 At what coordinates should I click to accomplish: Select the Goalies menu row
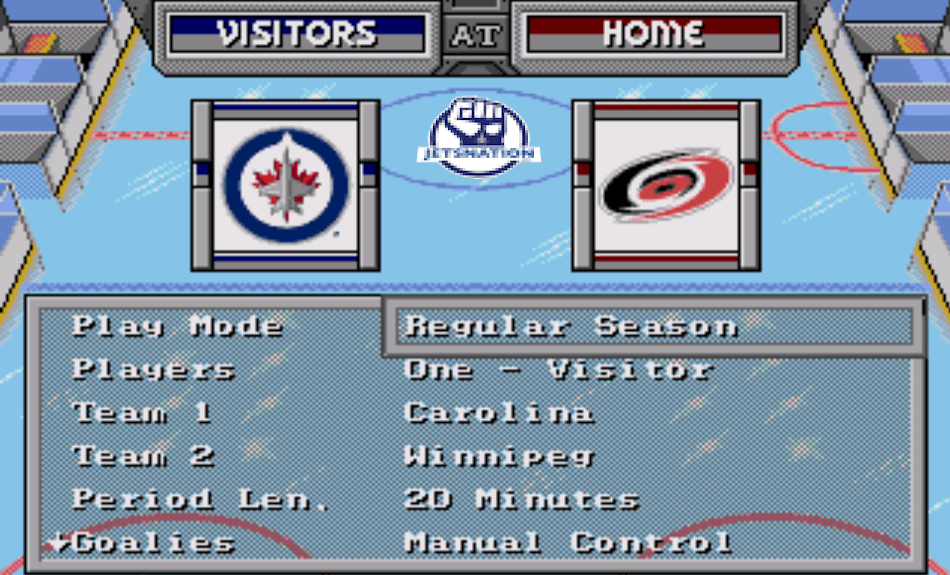point(153,543)
